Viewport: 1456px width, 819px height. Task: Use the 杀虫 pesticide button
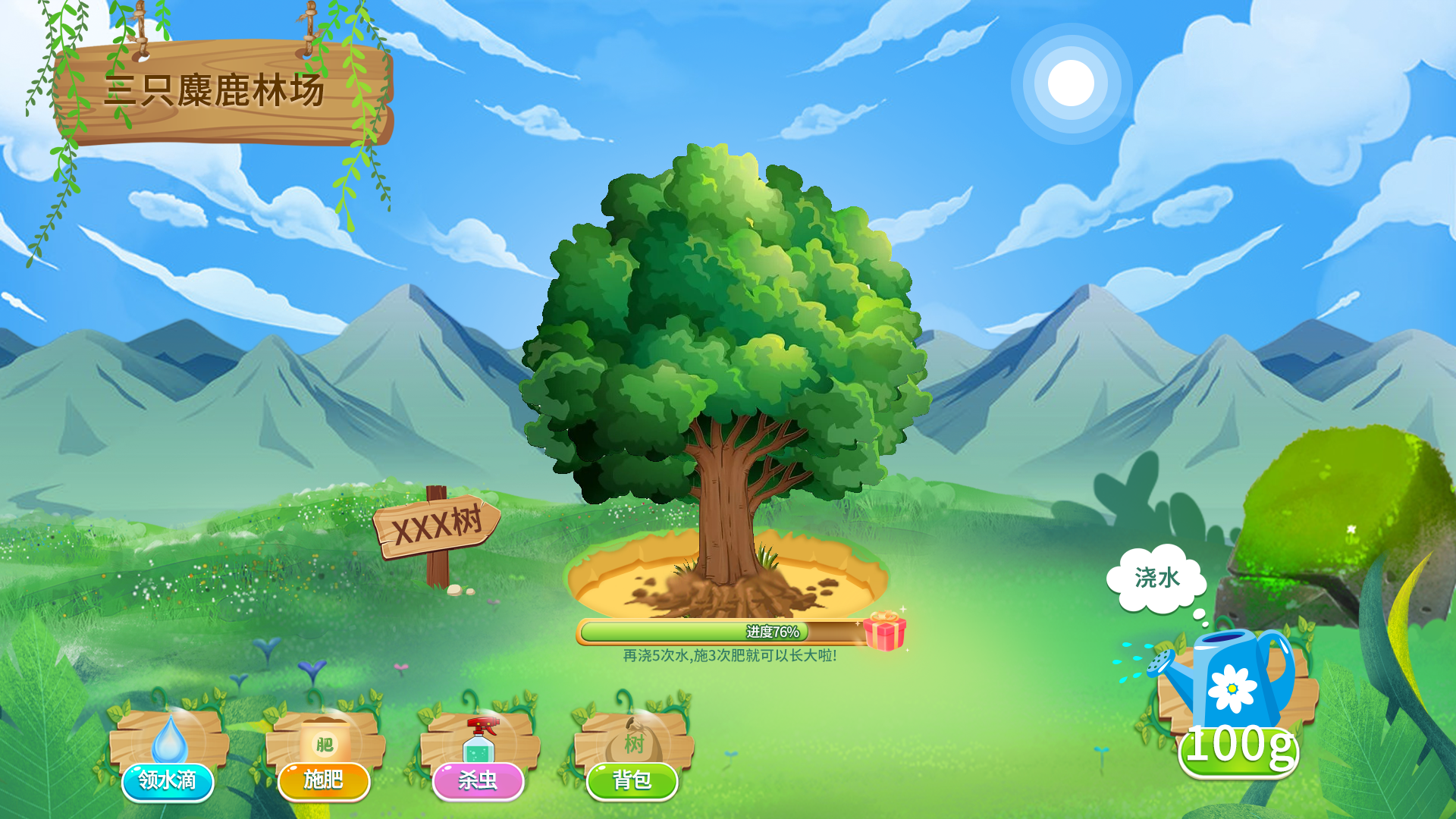[478, 779]
